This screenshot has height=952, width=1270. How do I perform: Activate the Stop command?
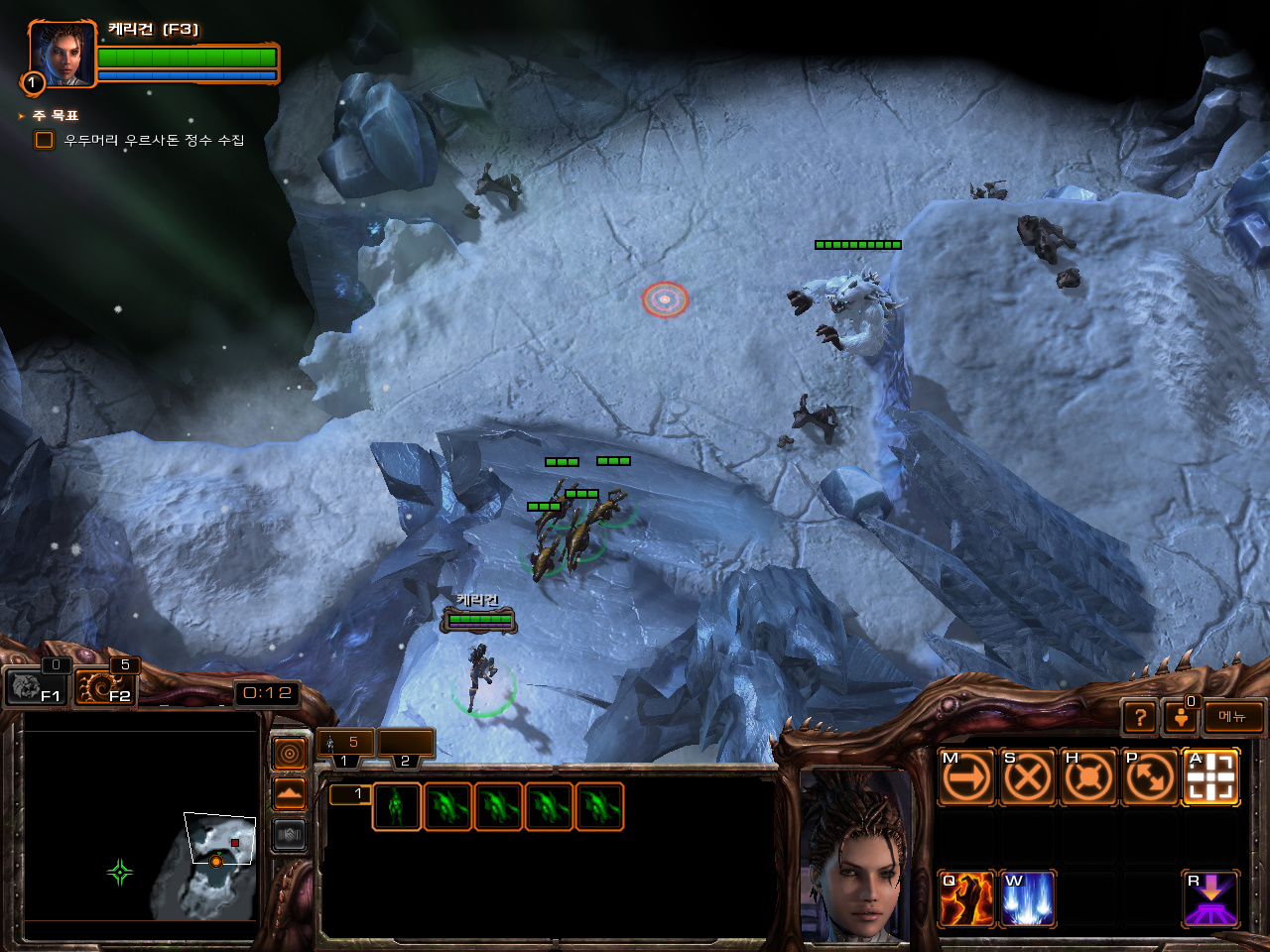tap(1027, 777)
